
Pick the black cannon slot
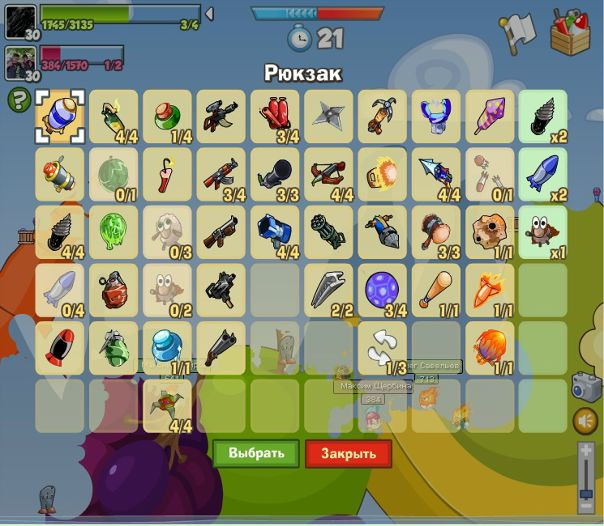click(274, 174)
